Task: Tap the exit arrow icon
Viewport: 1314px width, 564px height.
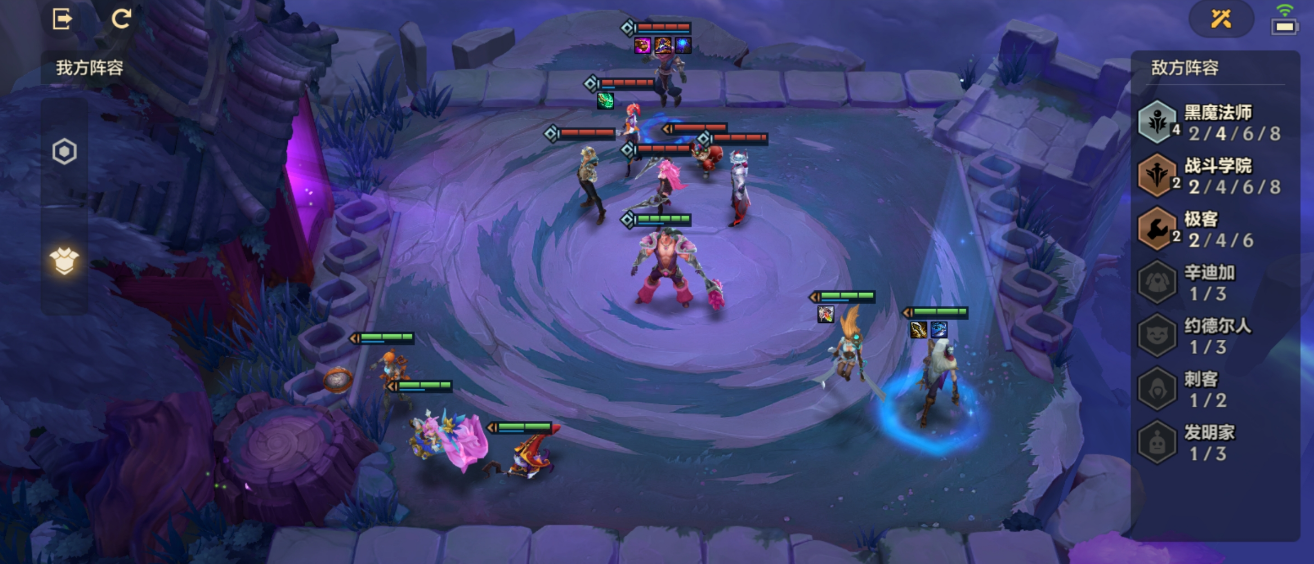Action: pyautogui.click(x=62, y=19)
